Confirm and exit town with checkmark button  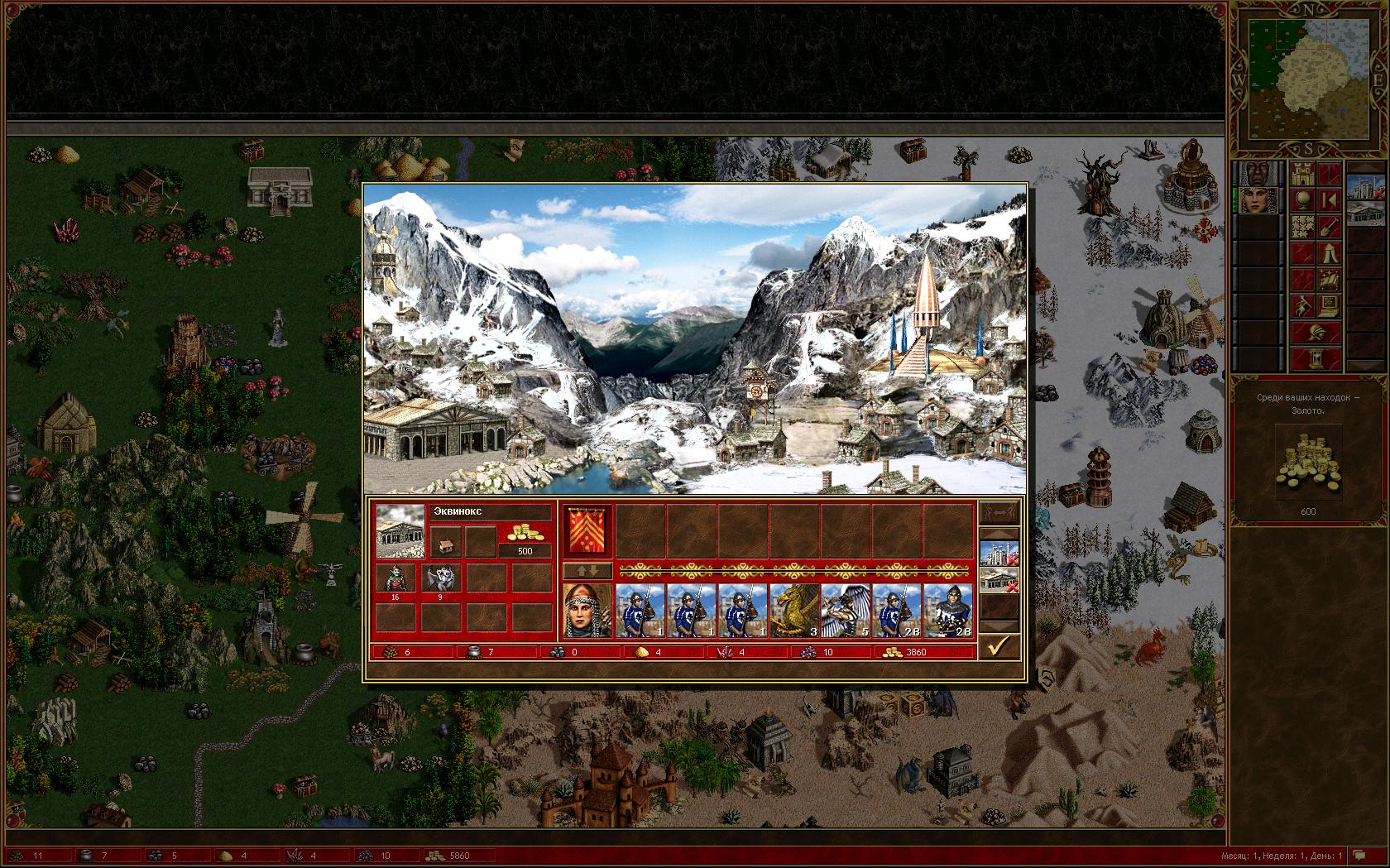999,646
